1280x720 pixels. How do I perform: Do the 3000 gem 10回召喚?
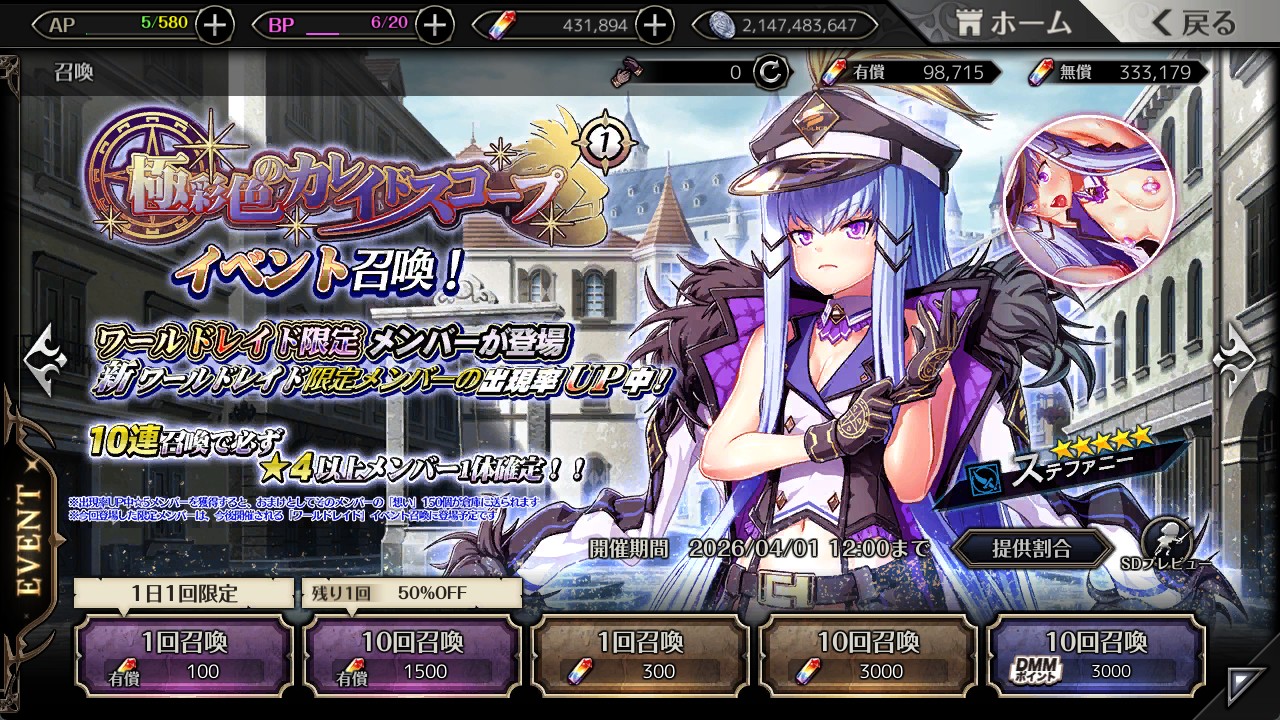pos(868,655)
